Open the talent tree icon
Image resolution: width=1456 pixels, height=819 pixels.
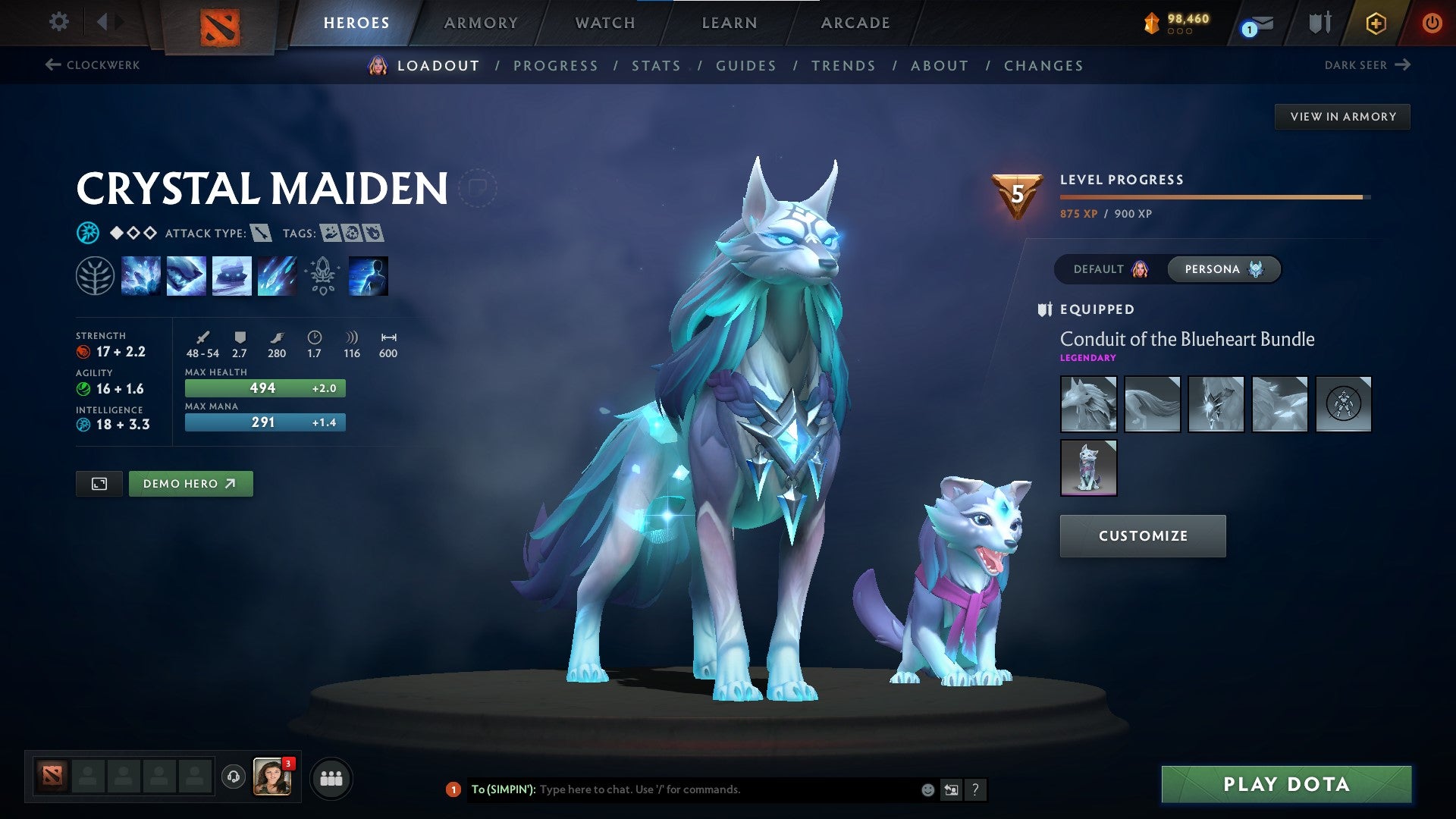click(96, 275)
